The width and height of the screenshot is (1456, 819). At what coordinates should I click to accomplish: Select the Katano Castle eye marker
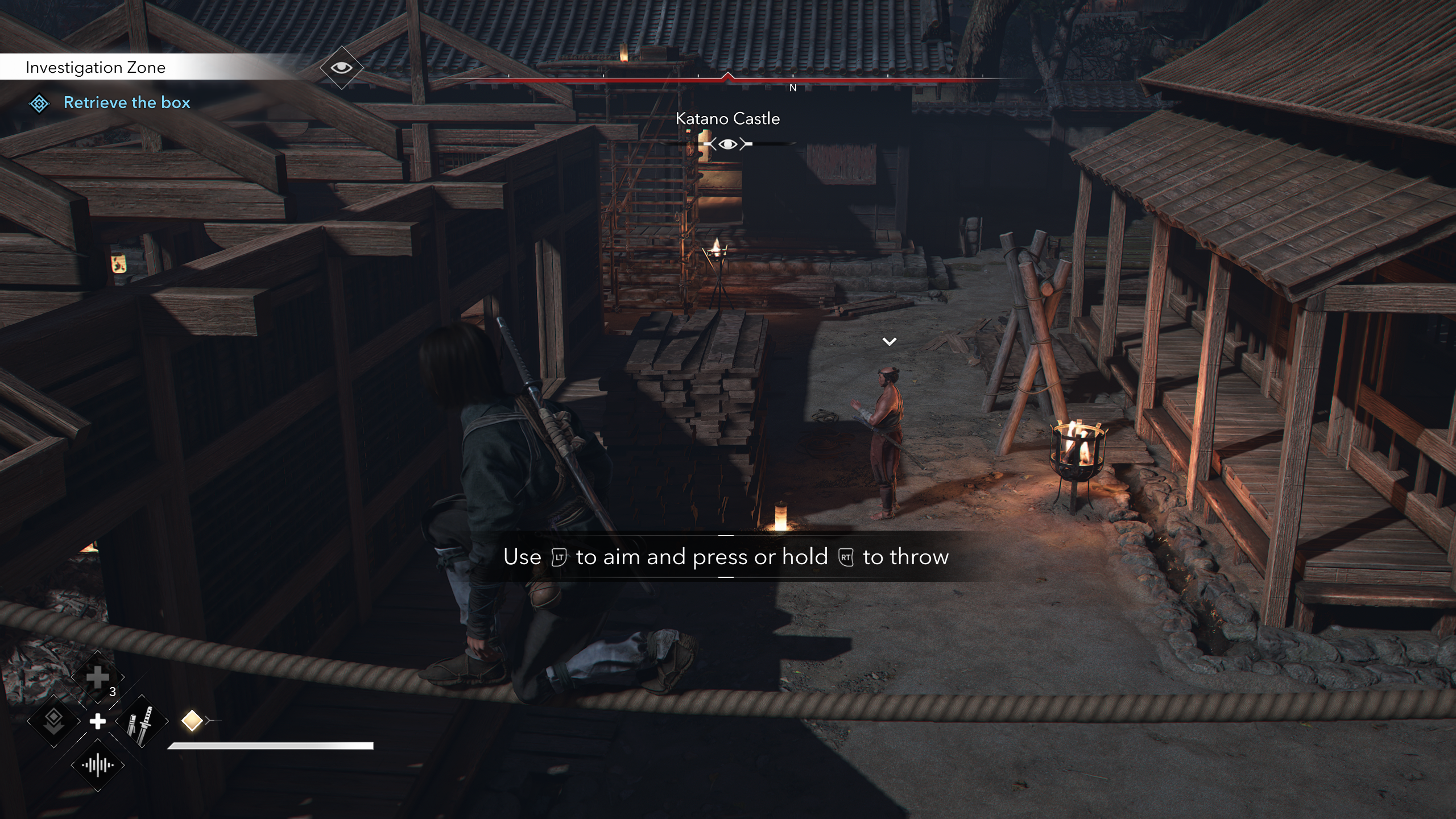click(x=728, y=144)
